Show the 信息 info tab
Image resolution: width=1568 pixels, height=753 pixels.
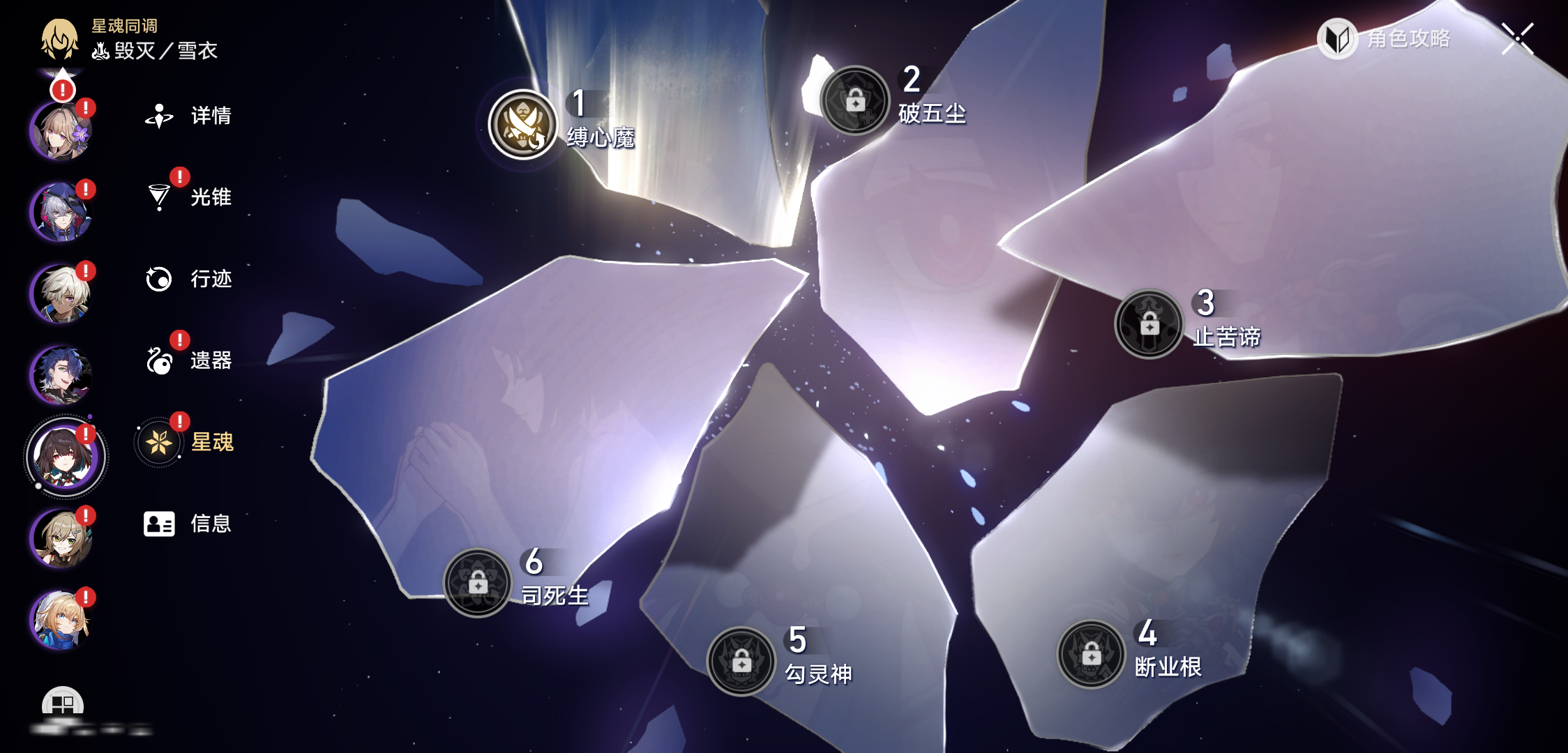188,524
